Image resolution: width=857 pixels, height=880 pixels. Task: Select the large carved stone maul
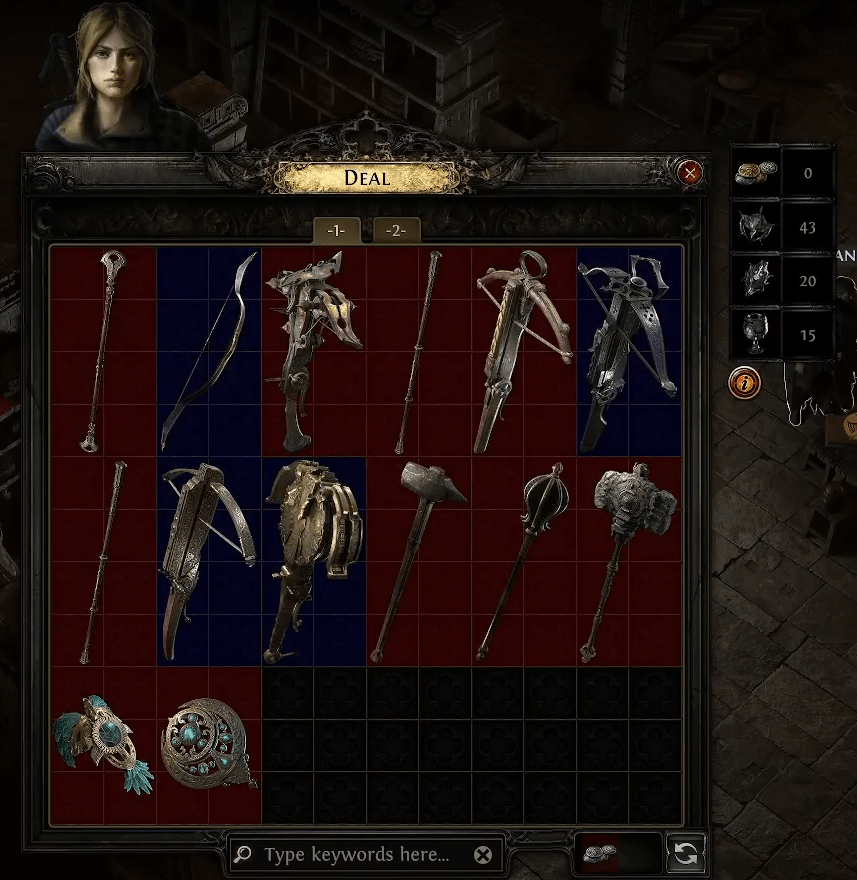(x=628, y=560)
